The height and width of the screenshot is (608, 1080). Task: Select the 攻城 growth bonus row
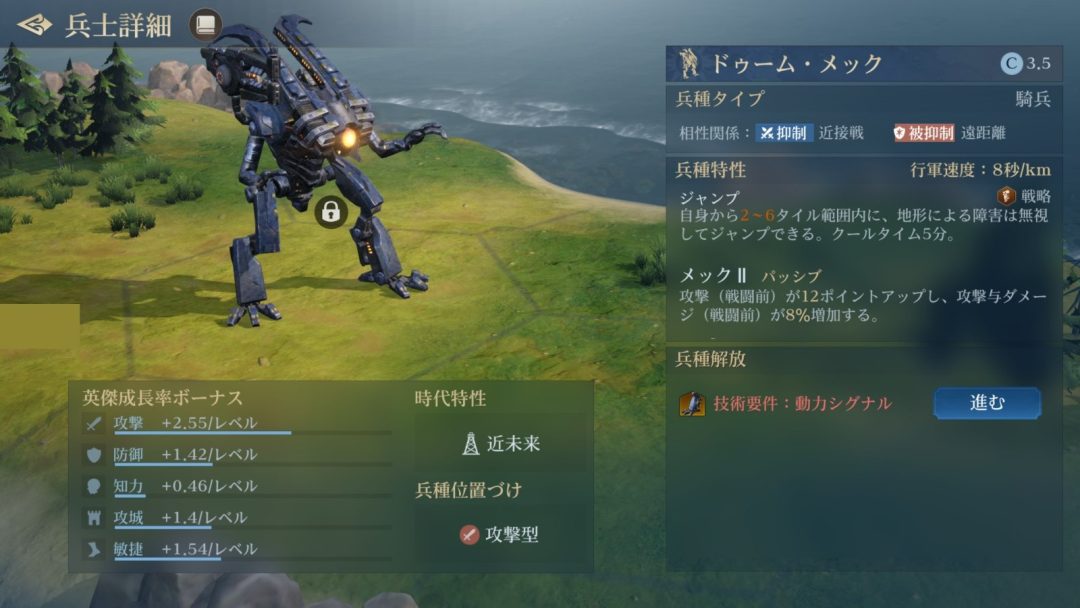click(237, 518)
